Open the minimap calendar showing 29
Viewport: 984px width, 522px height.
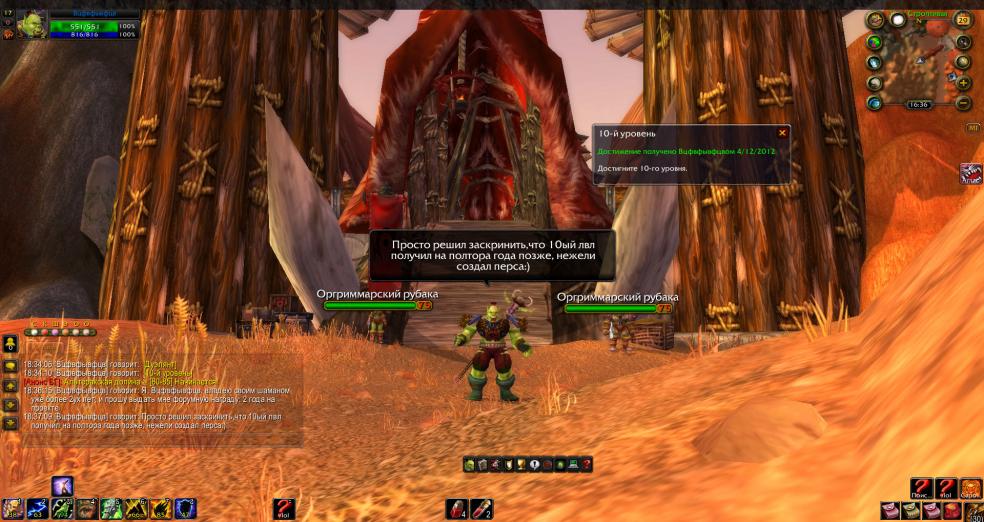point(963,19)
